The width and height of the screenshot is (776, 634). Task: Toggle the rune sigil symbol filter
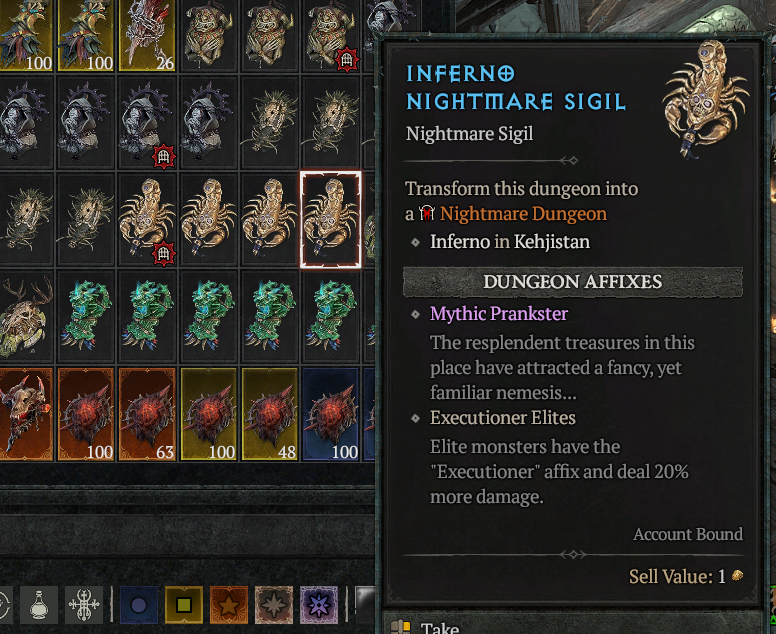(x=84, y=605)
